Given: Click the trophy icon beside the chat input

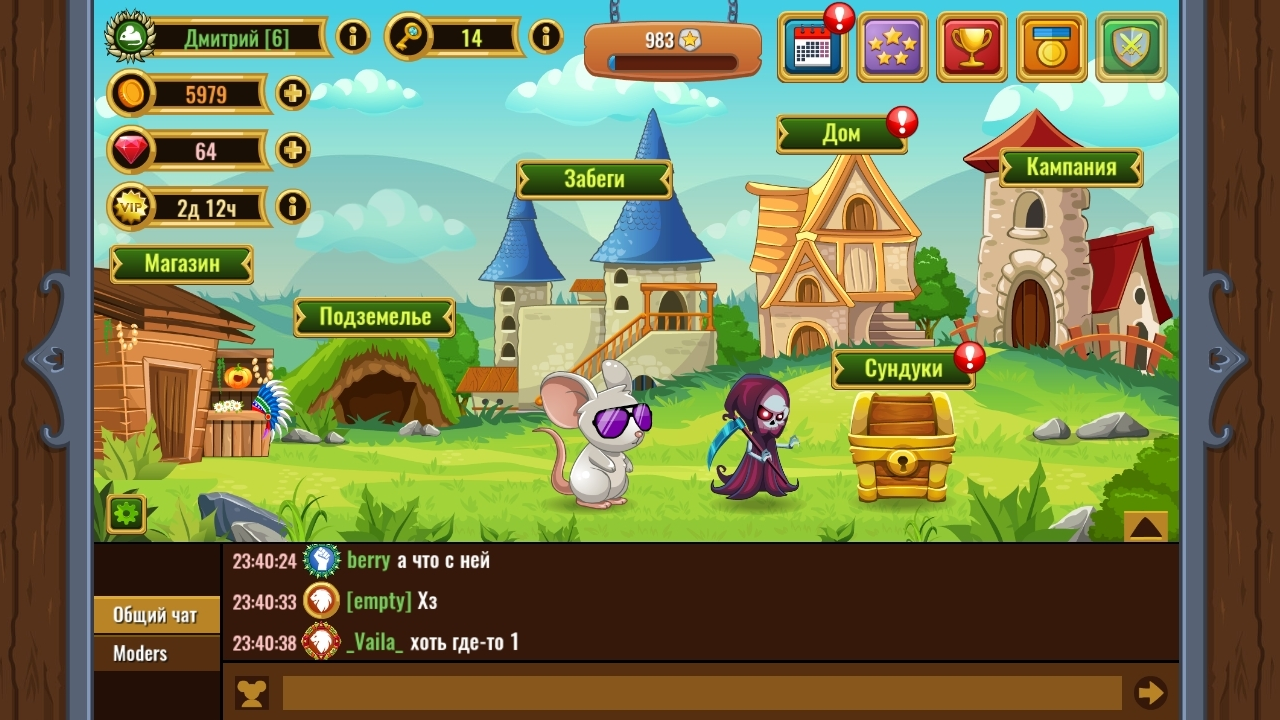Looking at the screenshot, I should point(251,692).
